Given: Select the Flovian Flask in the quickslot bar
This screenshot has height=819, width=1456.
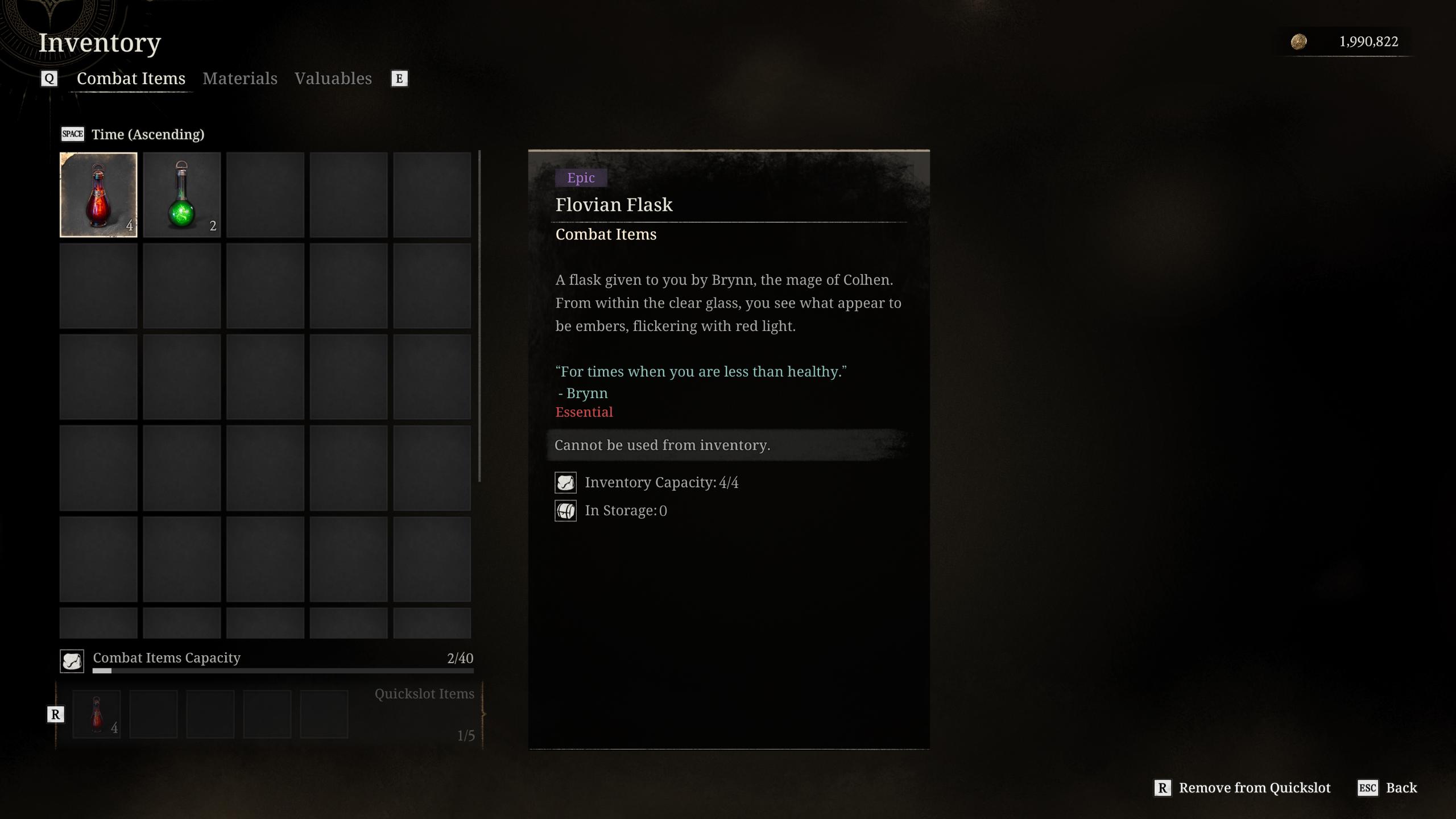Looking at the screenshot, I should pos(97,714).
